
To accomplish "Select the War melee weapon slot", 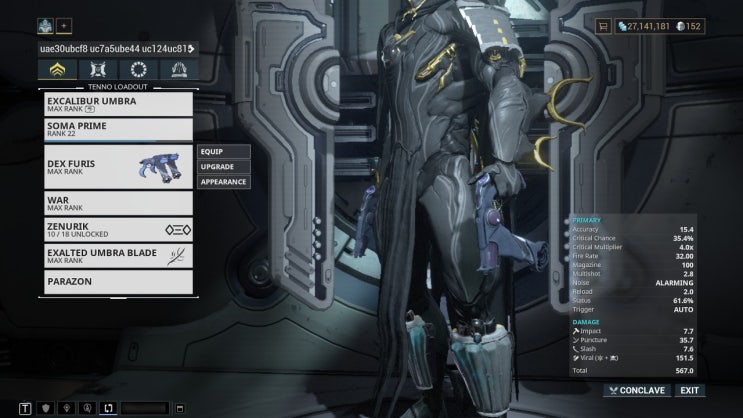I will (x=118, y=204).
